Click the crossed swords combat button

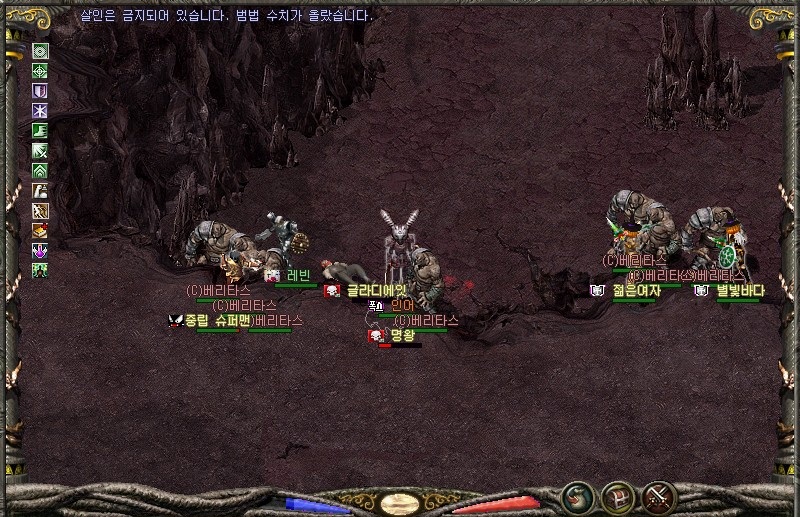[659, 497]
